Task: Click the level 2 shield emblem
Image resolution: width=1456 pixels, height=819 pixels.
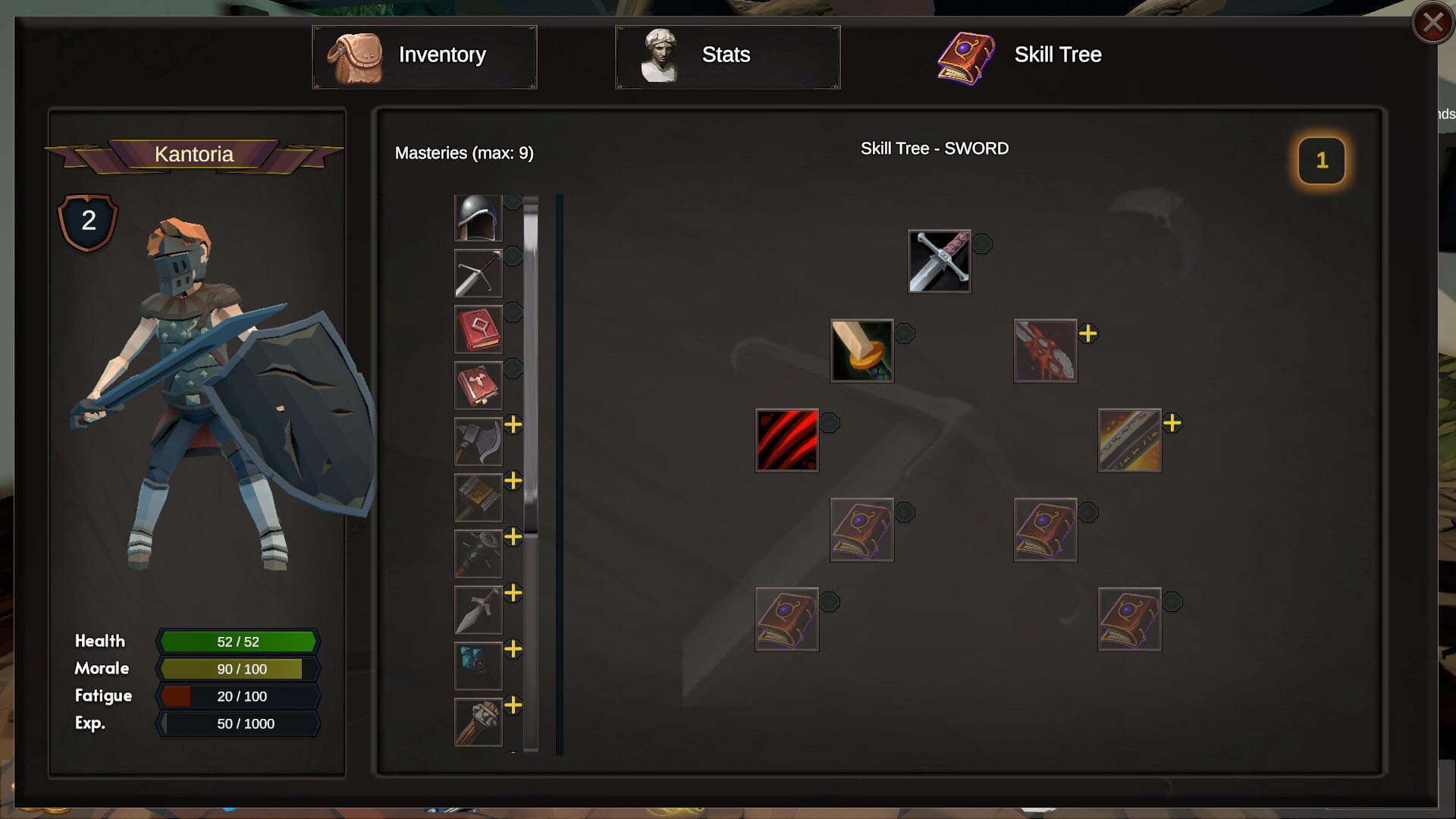Action: (x=88, y=221)
